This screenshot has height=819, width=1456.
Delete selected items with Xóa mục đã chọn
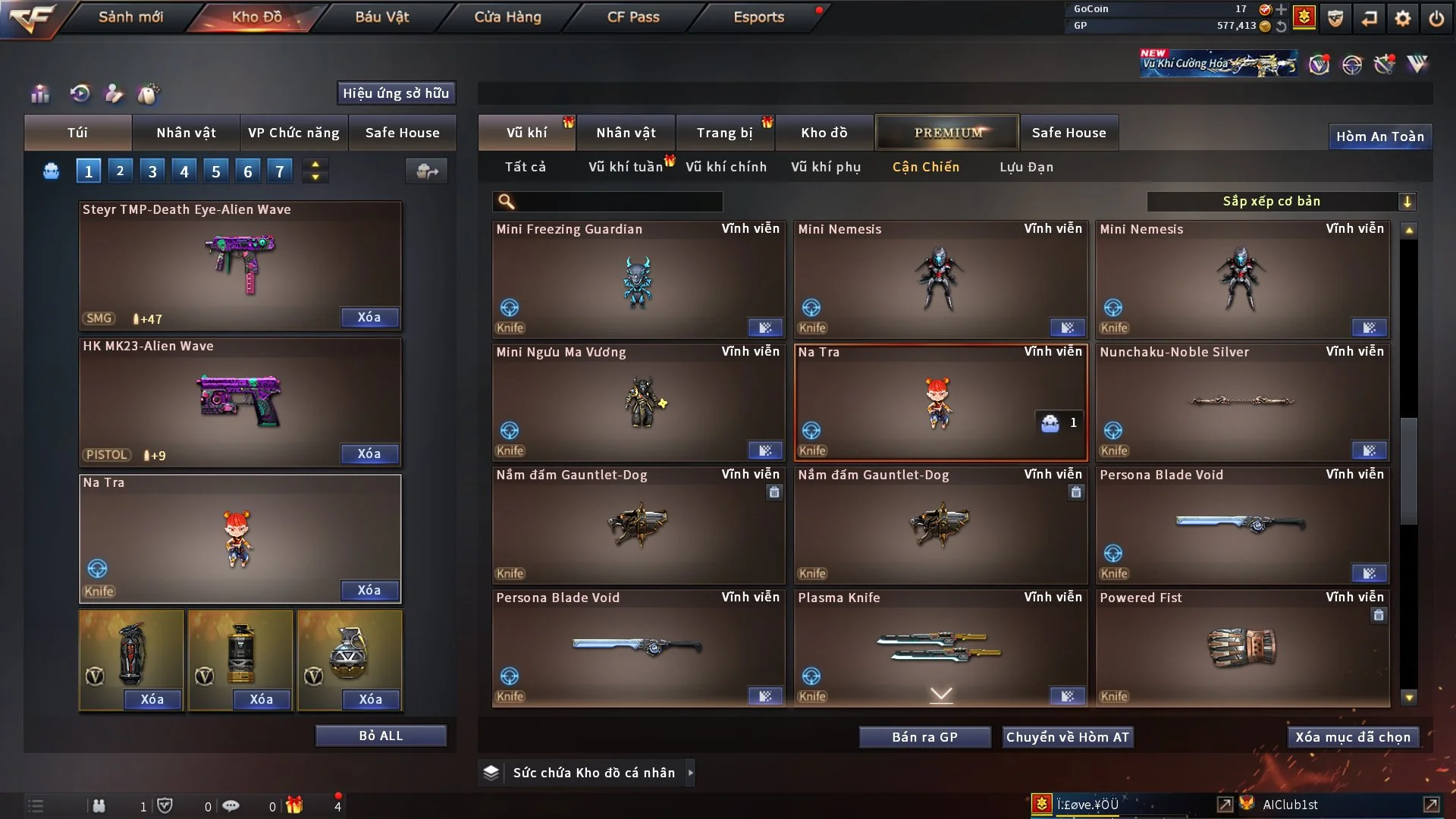[x=1353, y=737]
